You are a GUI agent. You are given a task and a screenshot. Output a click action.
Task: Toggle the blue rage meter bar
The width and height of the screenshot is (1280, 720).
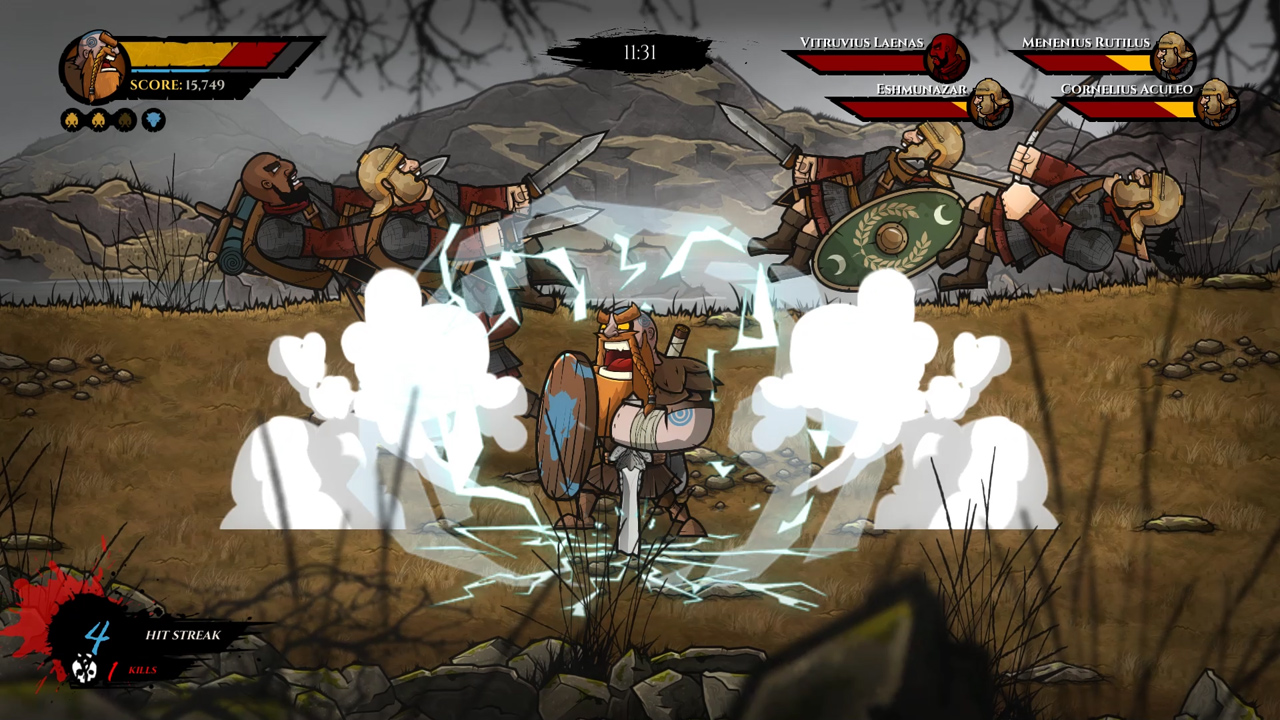[171, 70]
